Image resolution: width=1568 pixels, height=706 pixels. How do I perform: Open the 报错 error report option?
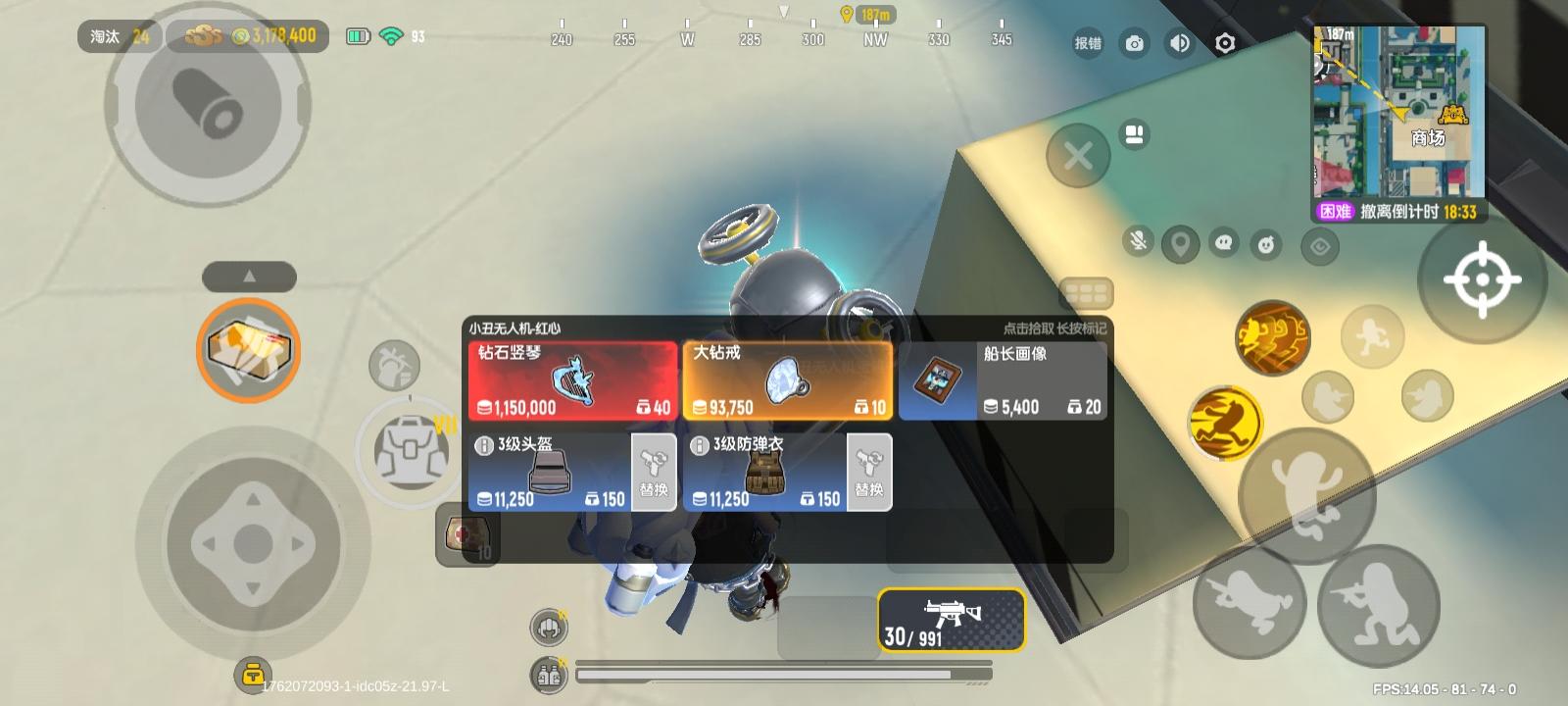click(x=1087, y=43)
